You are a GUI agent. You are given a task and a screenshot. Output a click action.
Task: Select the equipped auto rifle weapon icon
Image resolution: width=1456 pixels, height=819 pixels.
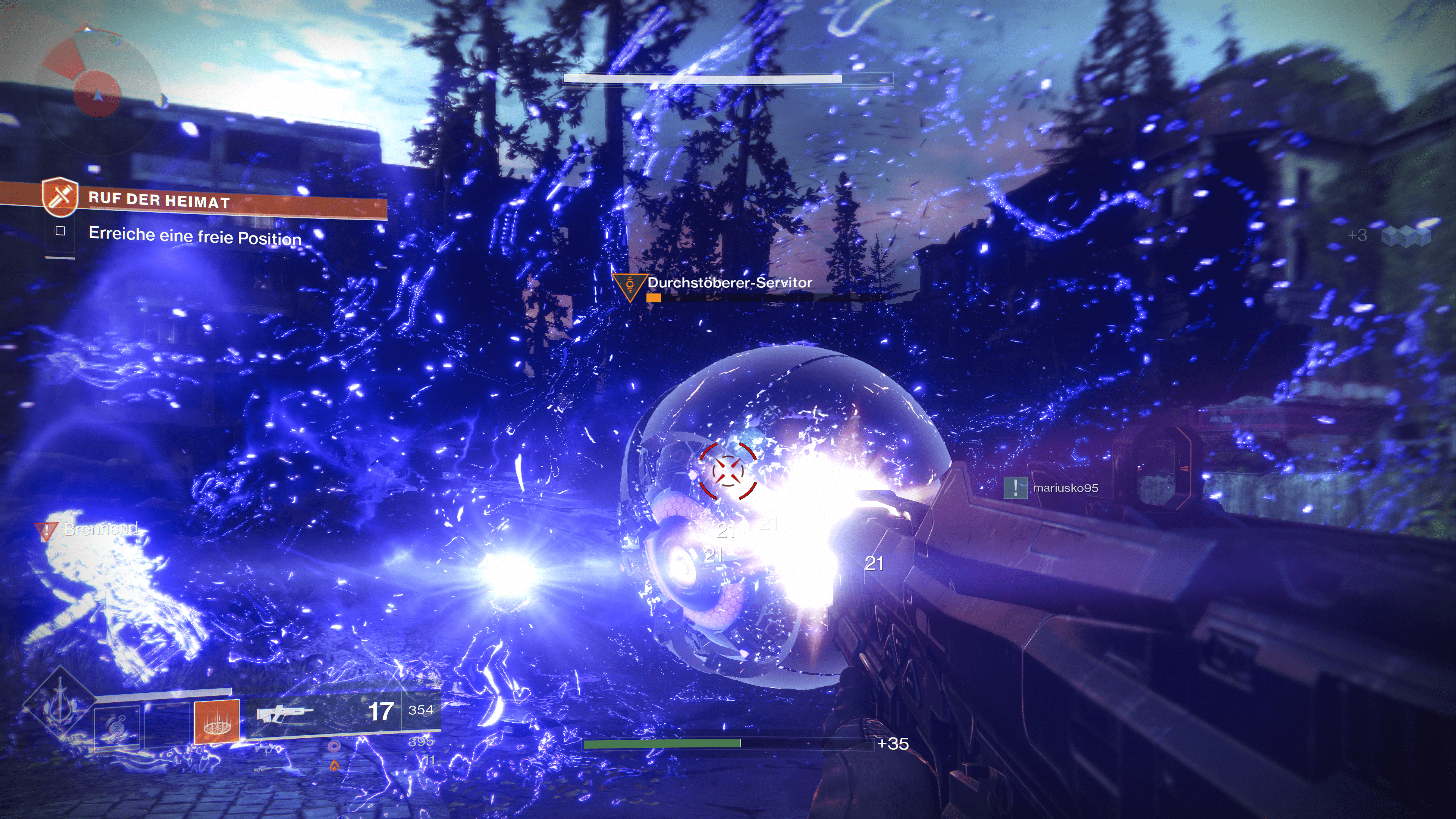pyautogui.click(x=282, y=713)
